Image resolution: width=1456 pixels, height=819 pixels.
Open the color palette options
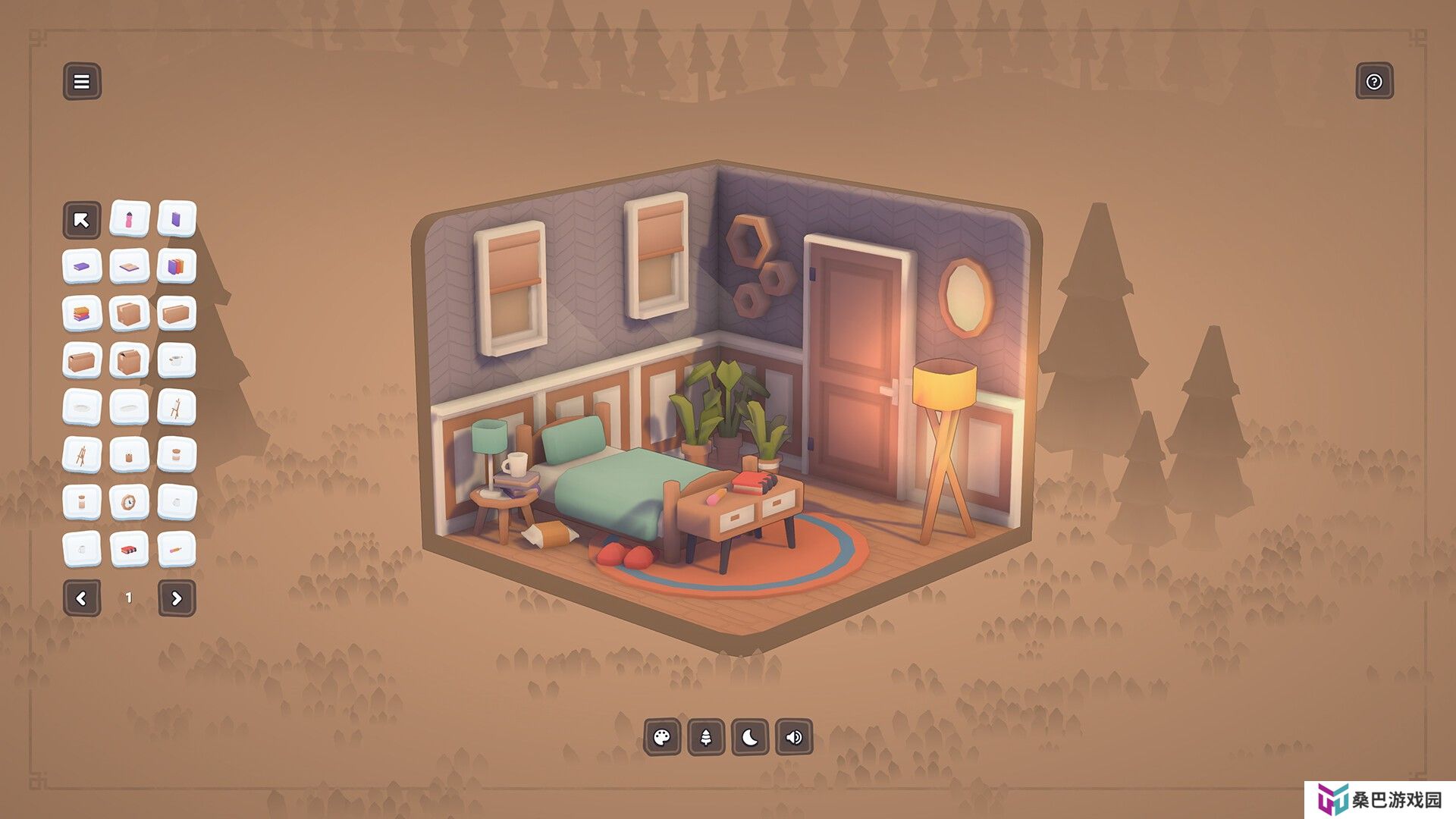click(662, 737)
